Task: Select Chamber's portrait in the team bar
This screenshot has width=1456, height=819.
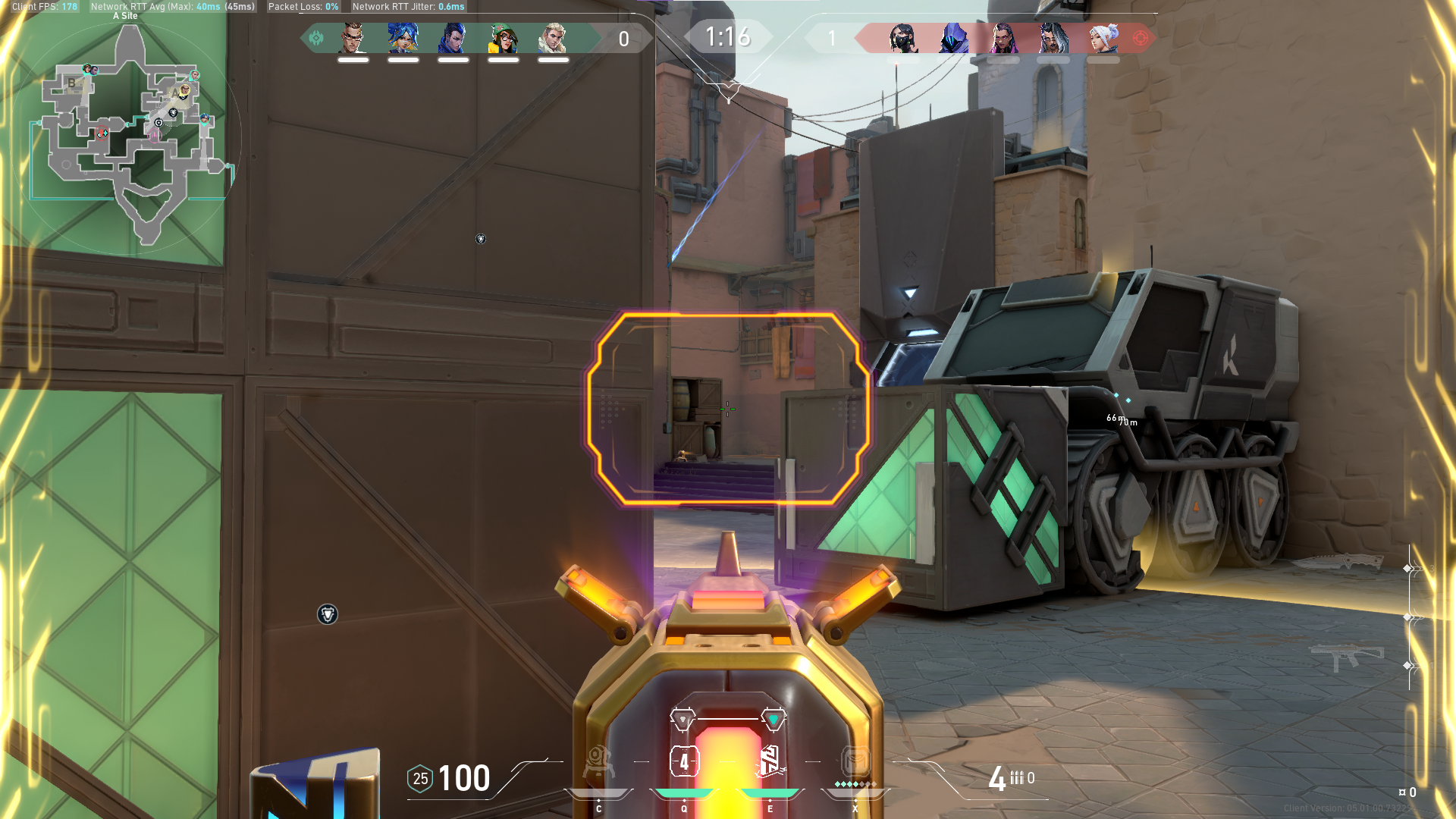Action: click(x=353, y=38)
